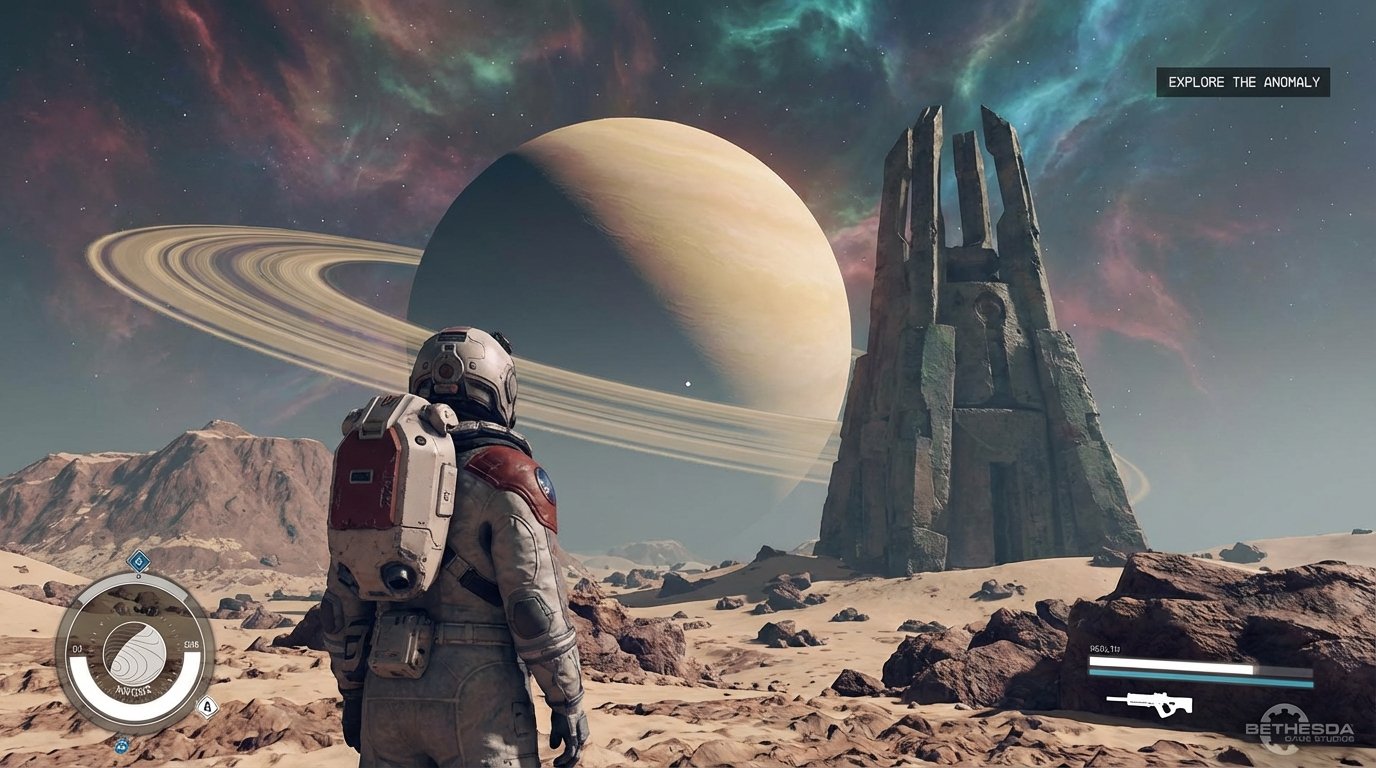The image size is (1376, 768).
Task: Select the "A" marker diamond beside the compass
Action: 206,706
